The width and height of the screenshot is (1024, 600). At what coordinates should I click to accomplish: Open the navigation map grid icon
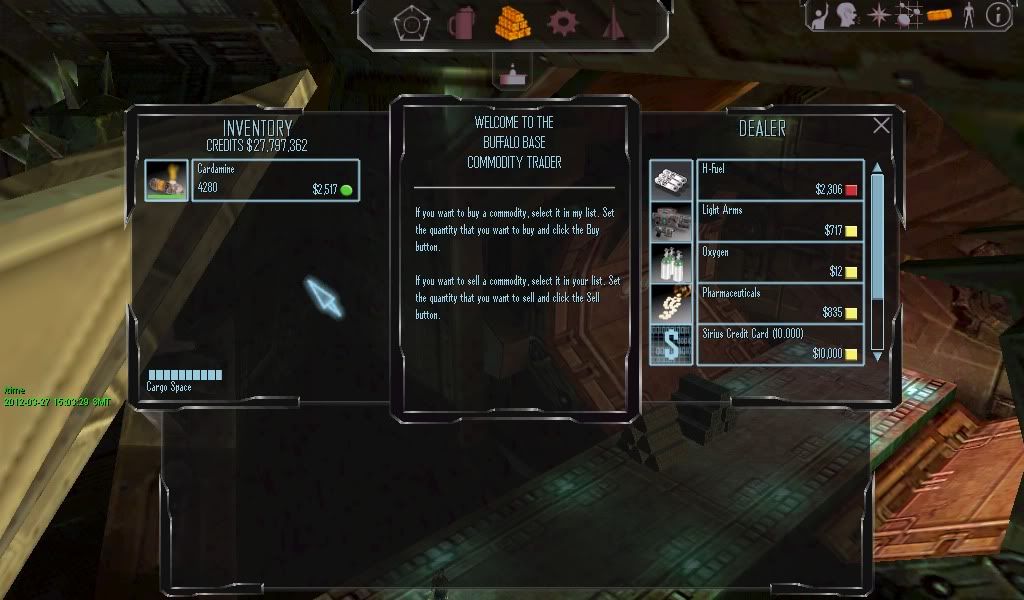click(910, 14)
